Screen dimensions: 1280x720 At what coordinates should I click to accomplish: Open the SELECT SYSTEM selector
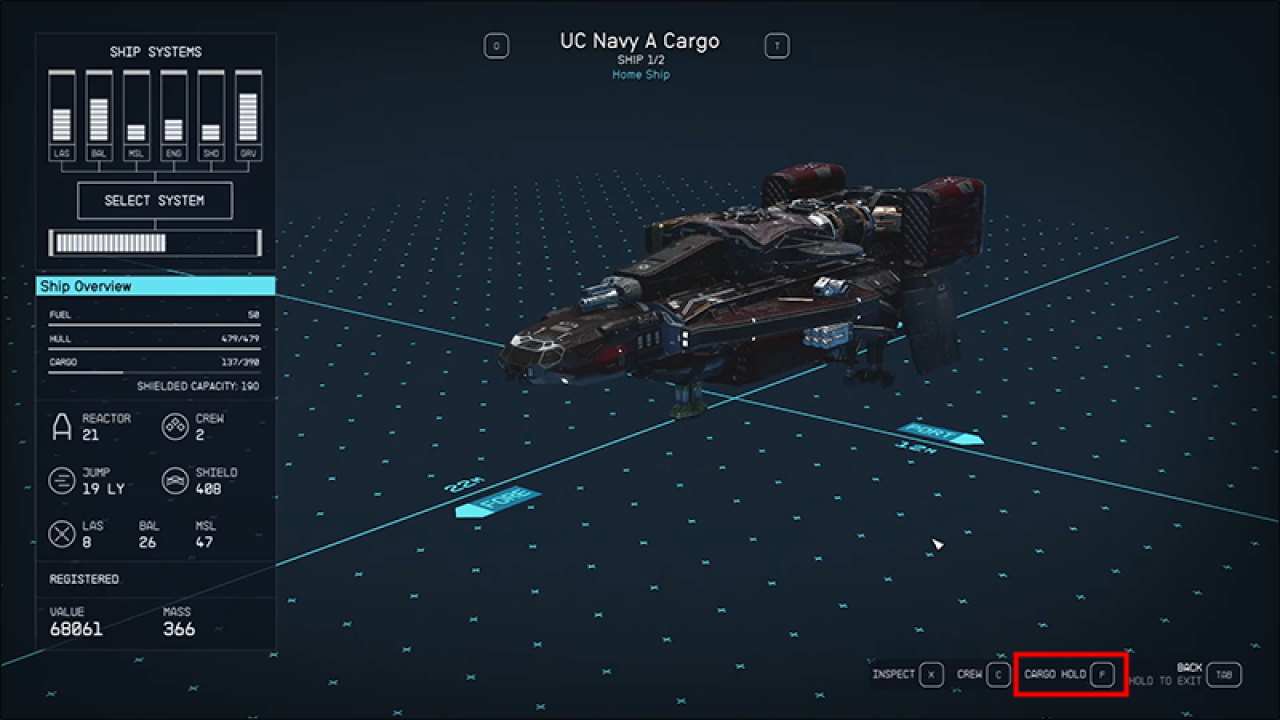pyautogui.click(x=155, y=200)
